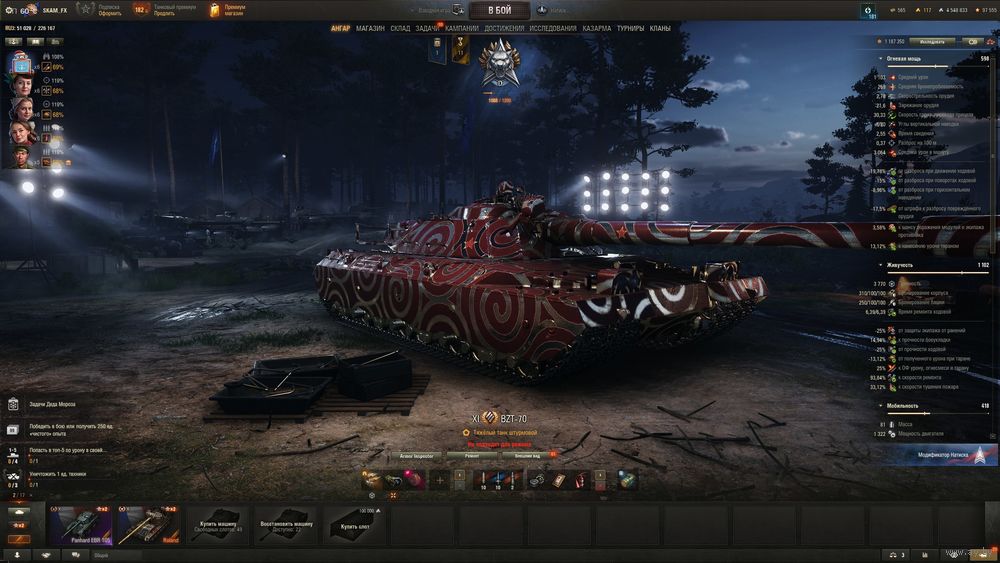
Task: Choose the Roland tank in the carousel
Action: [149, 525]
